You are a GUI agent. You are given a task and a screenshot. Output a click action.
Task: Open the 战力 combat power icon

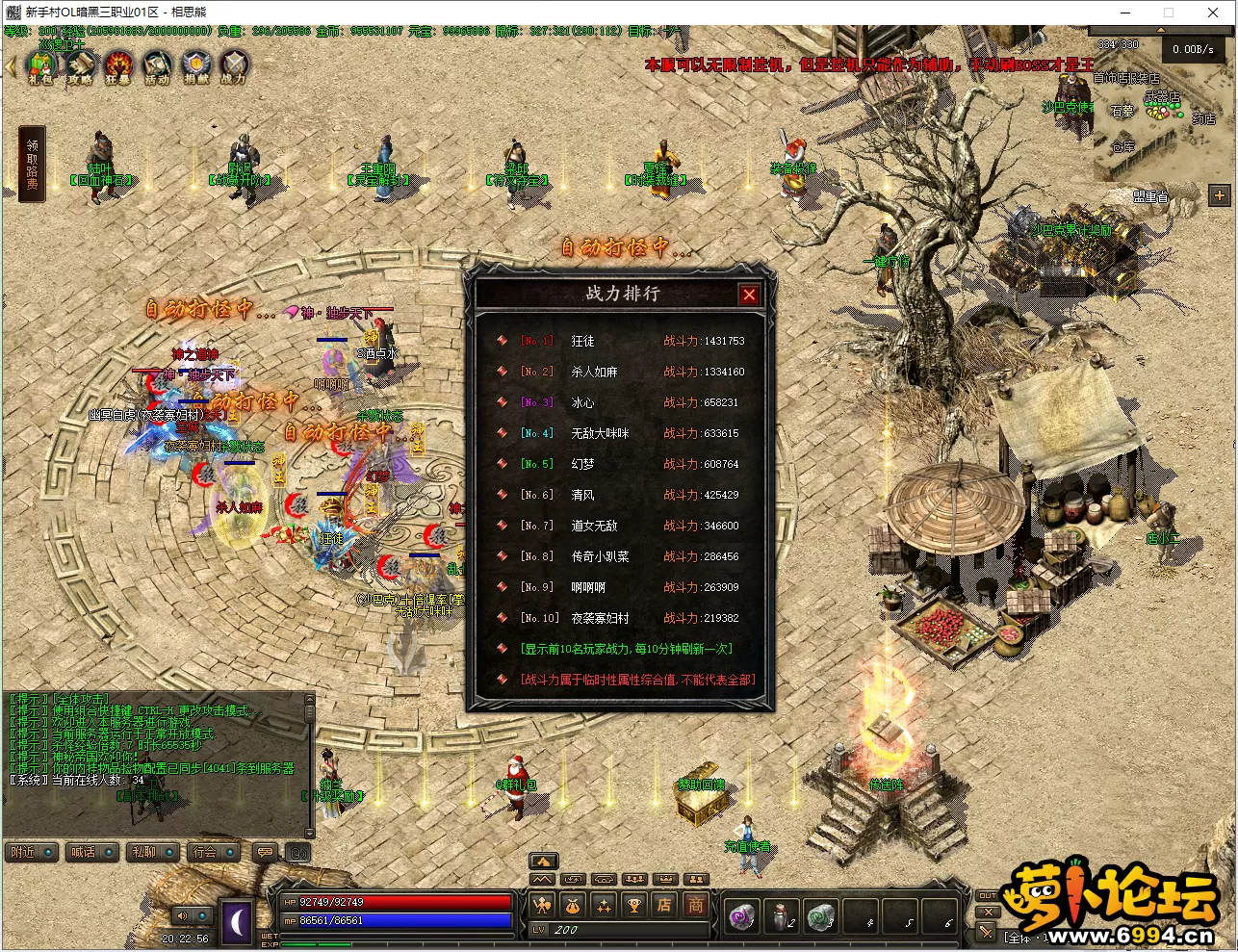pos(234,67)
